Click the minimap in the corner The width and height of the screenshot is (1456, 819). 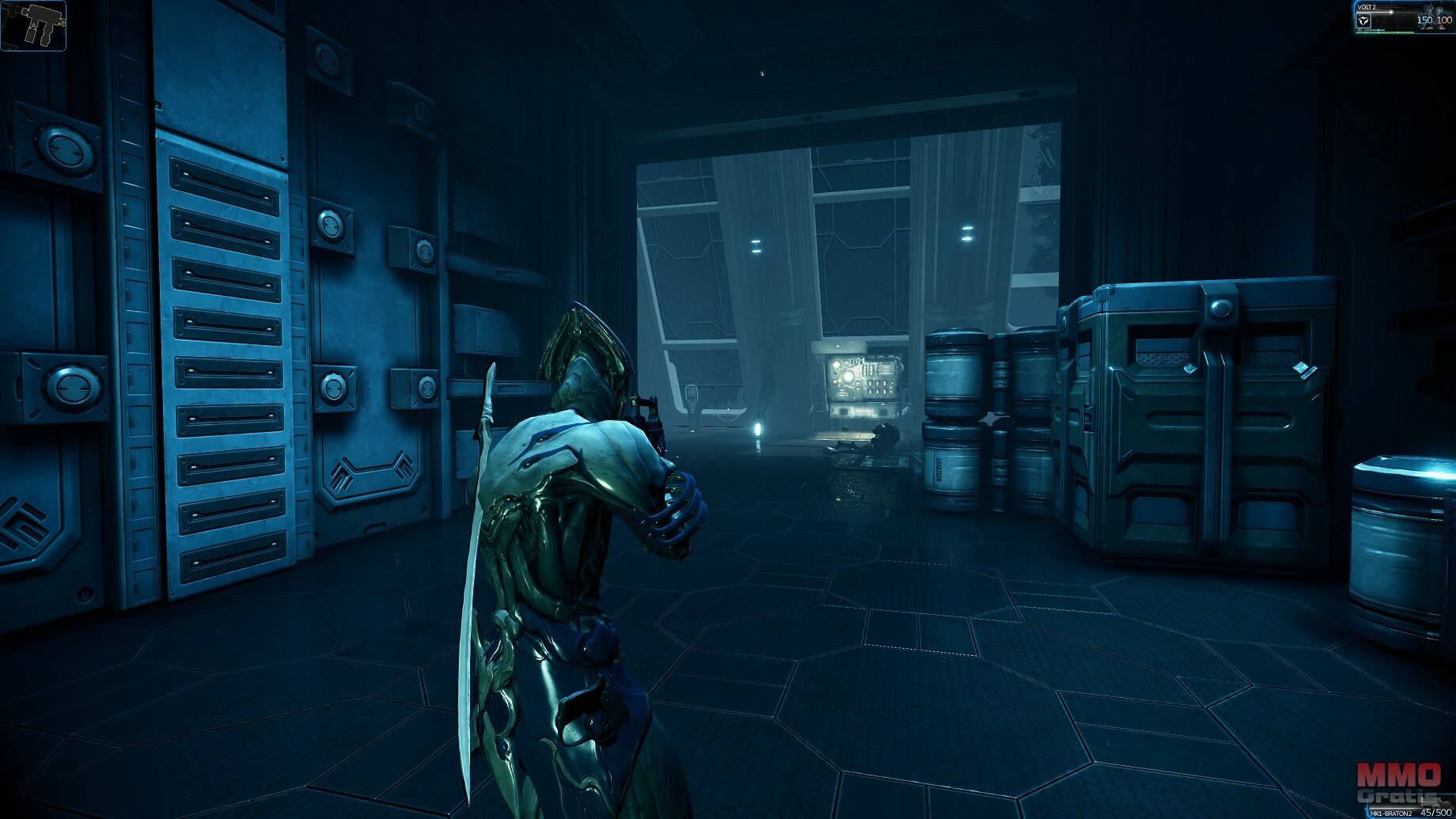[33, 25]
